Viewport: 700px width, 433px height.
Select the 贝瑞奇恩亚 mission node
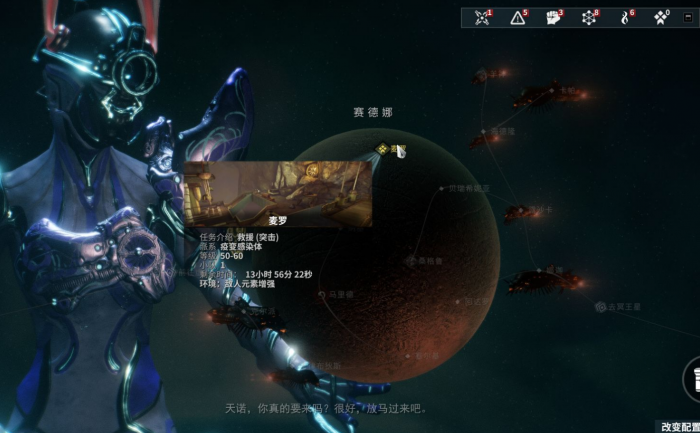441,187
